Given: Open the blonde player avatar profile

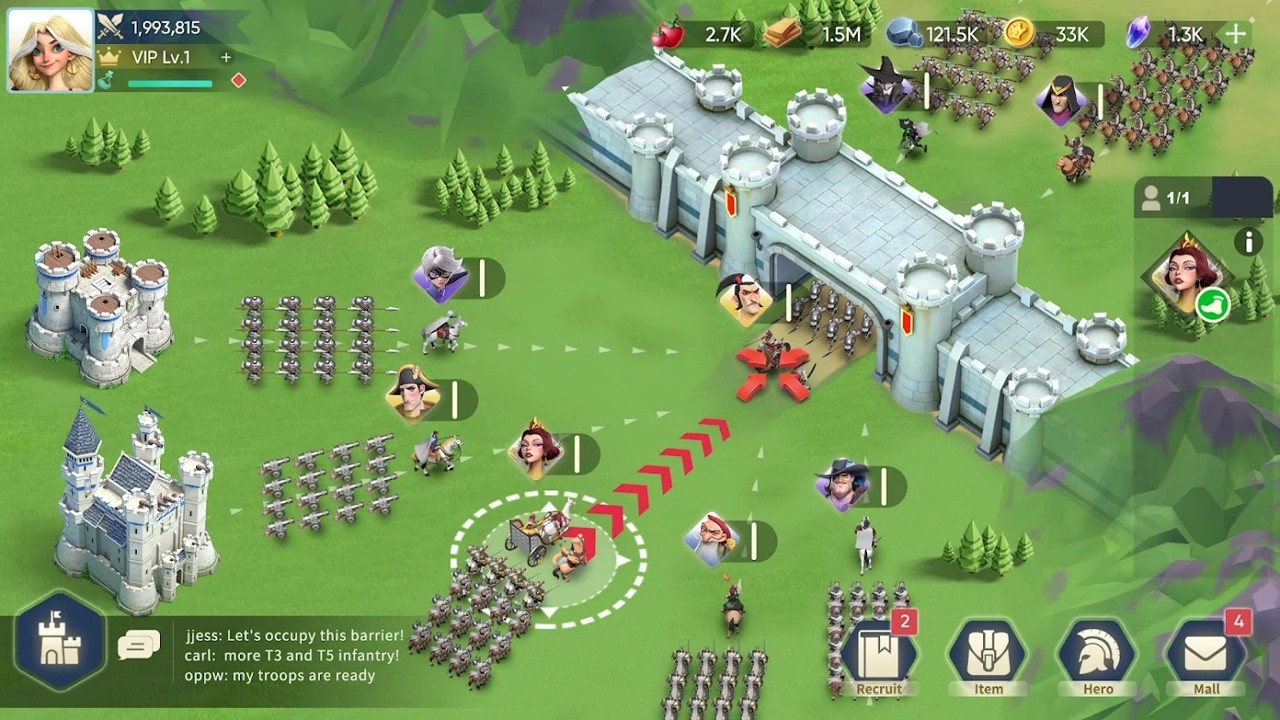Looking at the screenshot, I should coord(50,50).
